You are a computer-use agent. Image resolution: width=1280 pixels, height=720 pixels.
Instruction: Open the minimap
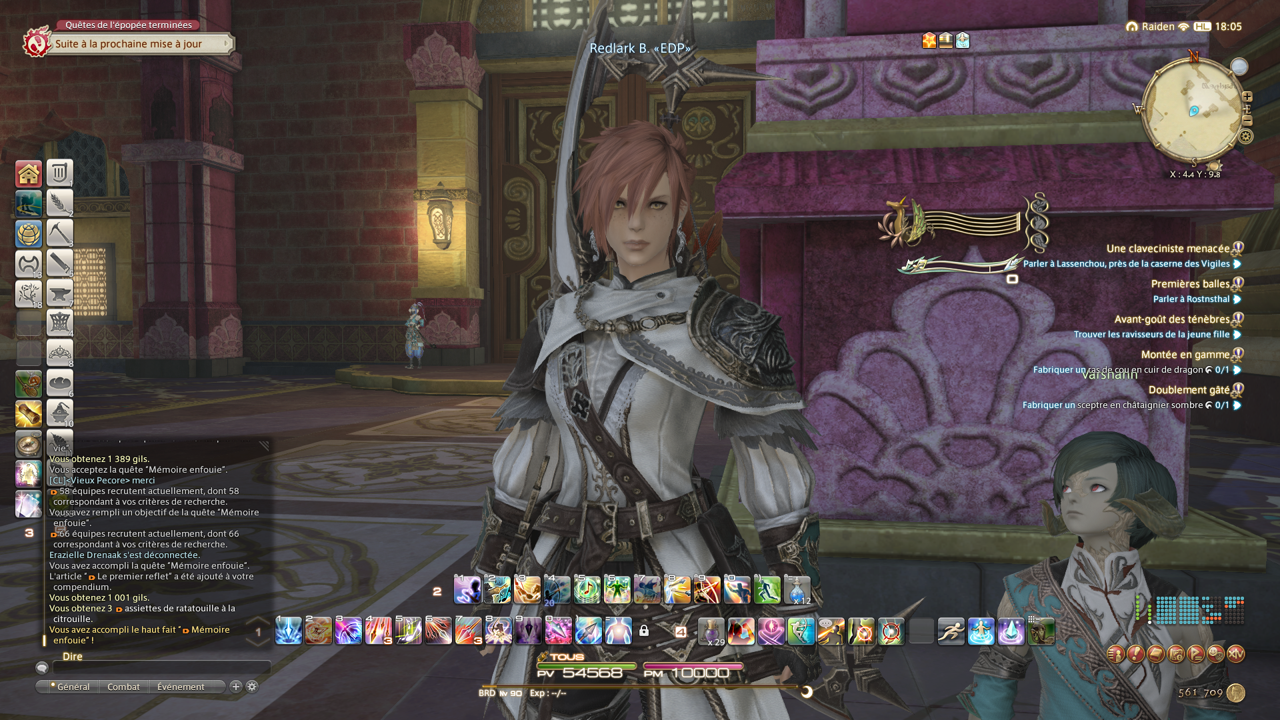coord(1192,109)
